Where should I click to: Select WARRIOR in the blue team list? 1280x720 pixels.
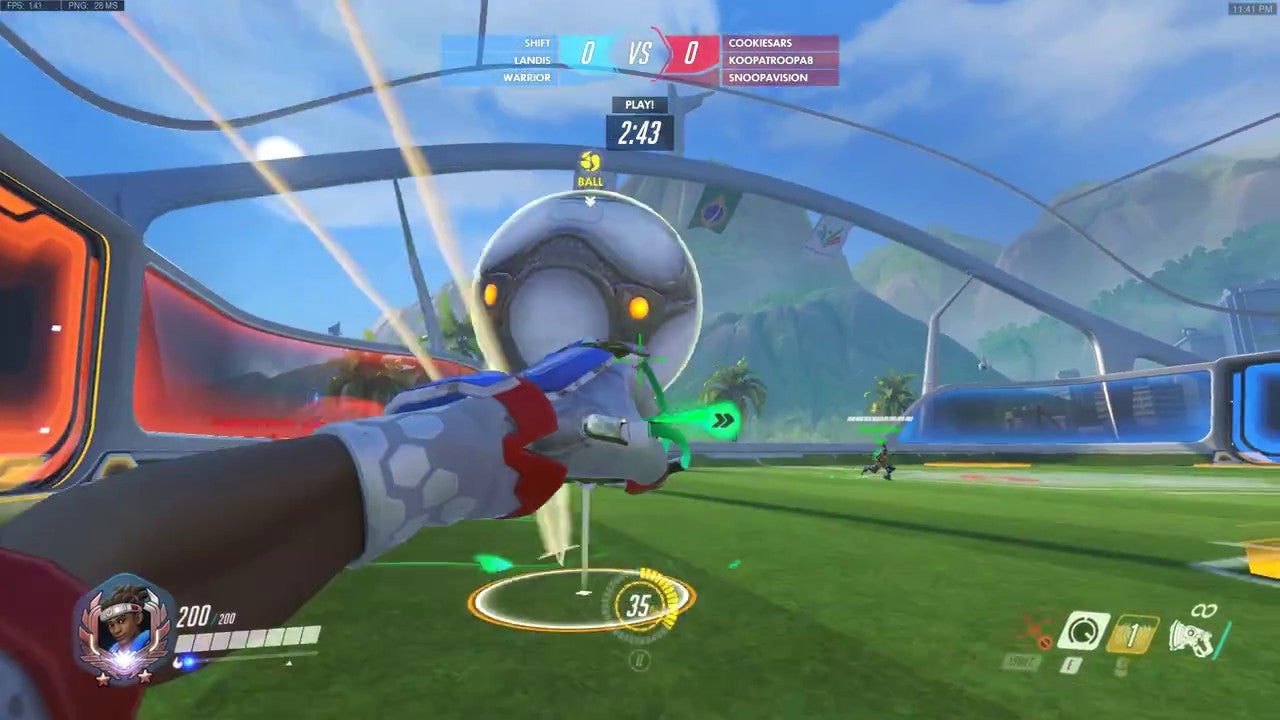pyautogui.click(x=527, y=77)
